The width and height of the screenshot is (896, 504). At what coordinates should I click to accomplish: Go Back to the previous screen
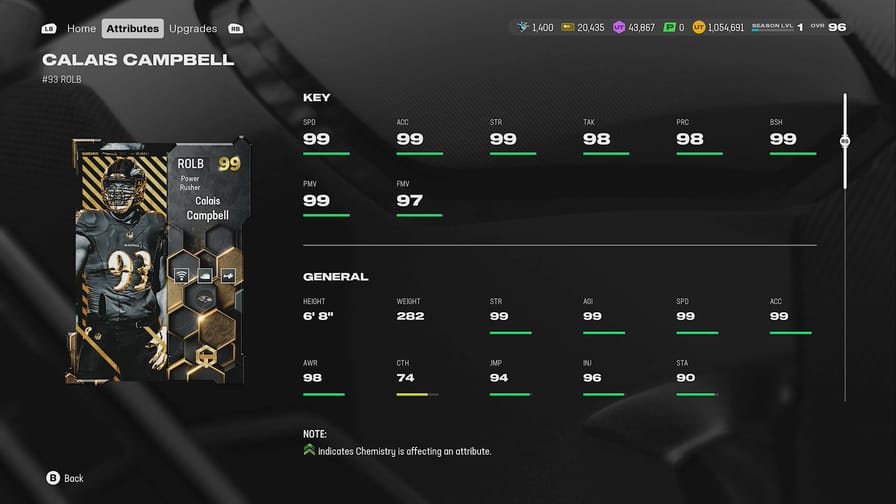point(65,478)
